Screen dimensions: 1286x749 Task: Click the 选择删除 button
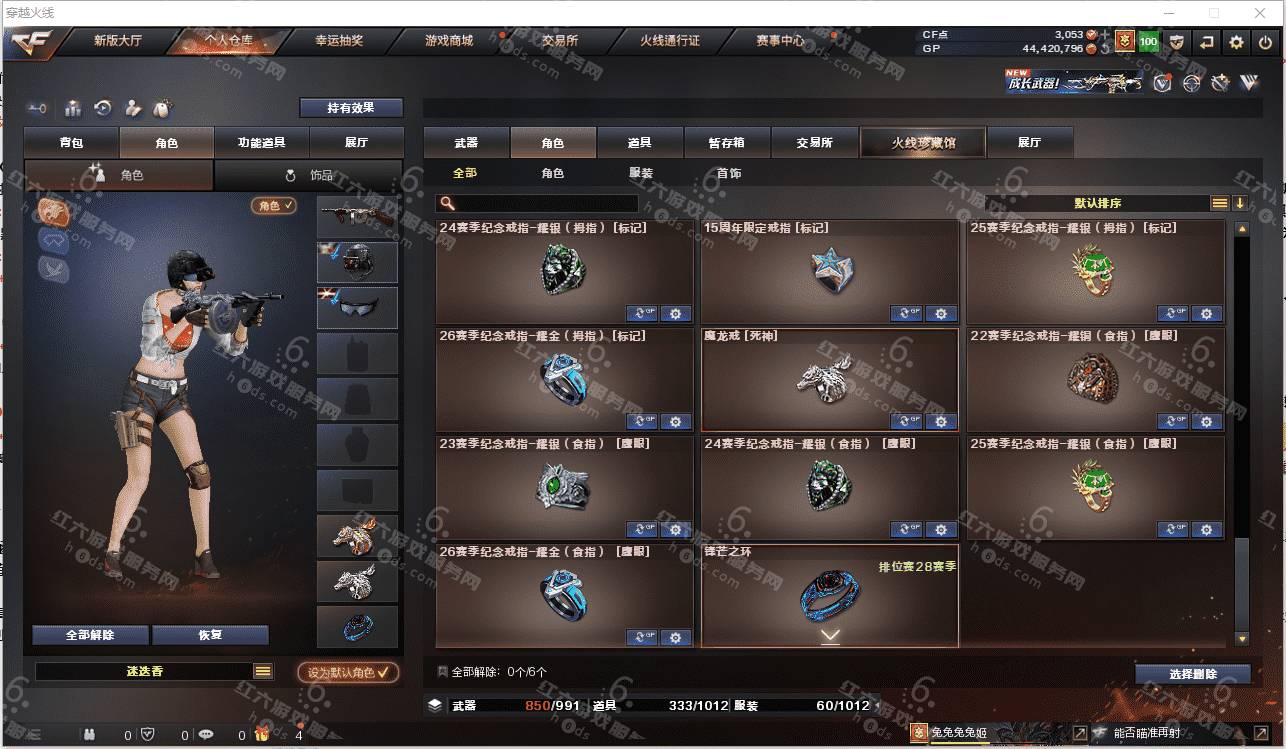pos(1192,674)
